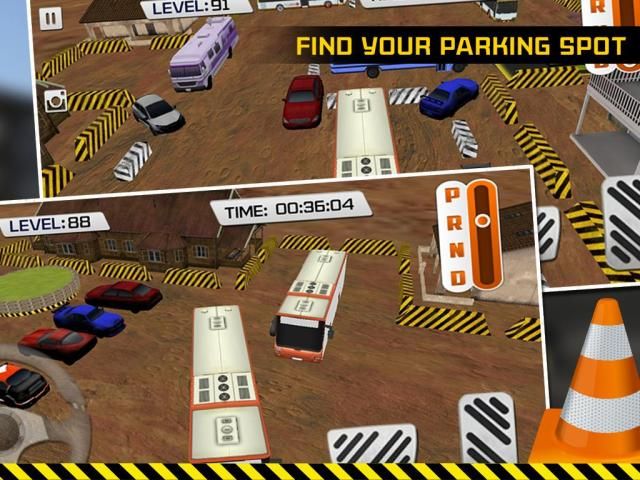Pause the game with the pause button
640x480 pixels.
click(51, 18)
